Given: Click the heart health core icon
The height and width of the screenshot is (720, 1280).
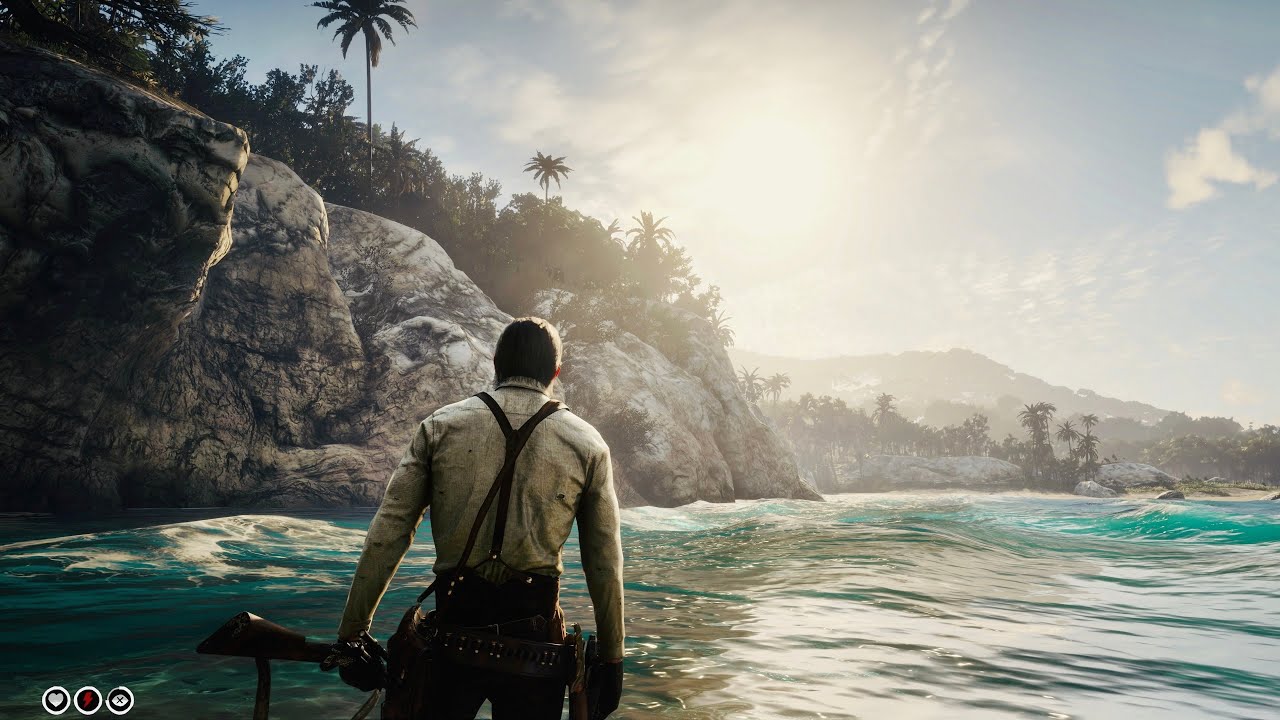Looking at the screenshot, I should coord(56,700).
